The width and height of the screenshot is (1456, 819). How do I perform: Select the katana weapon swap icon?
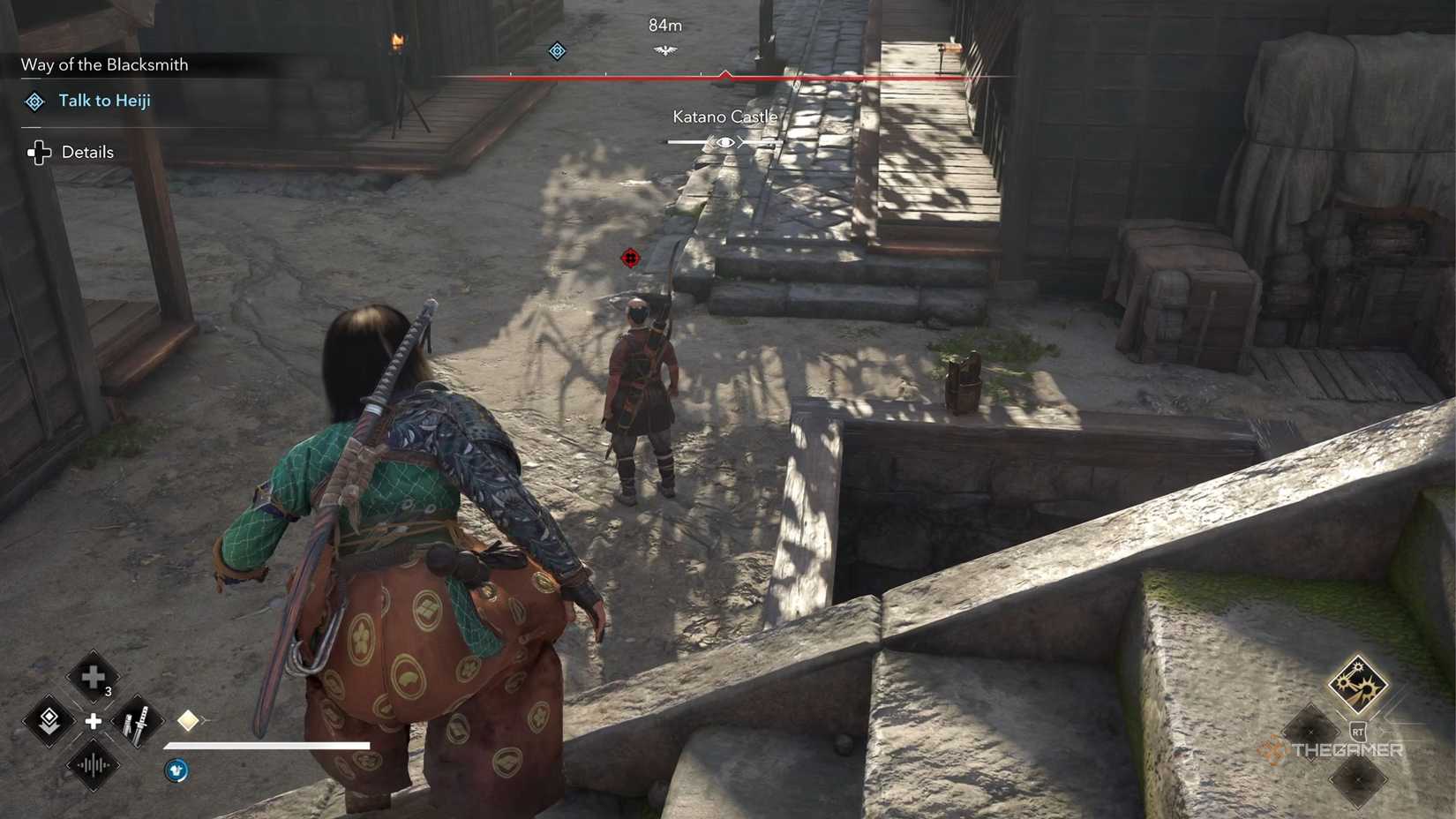(136, 723)
